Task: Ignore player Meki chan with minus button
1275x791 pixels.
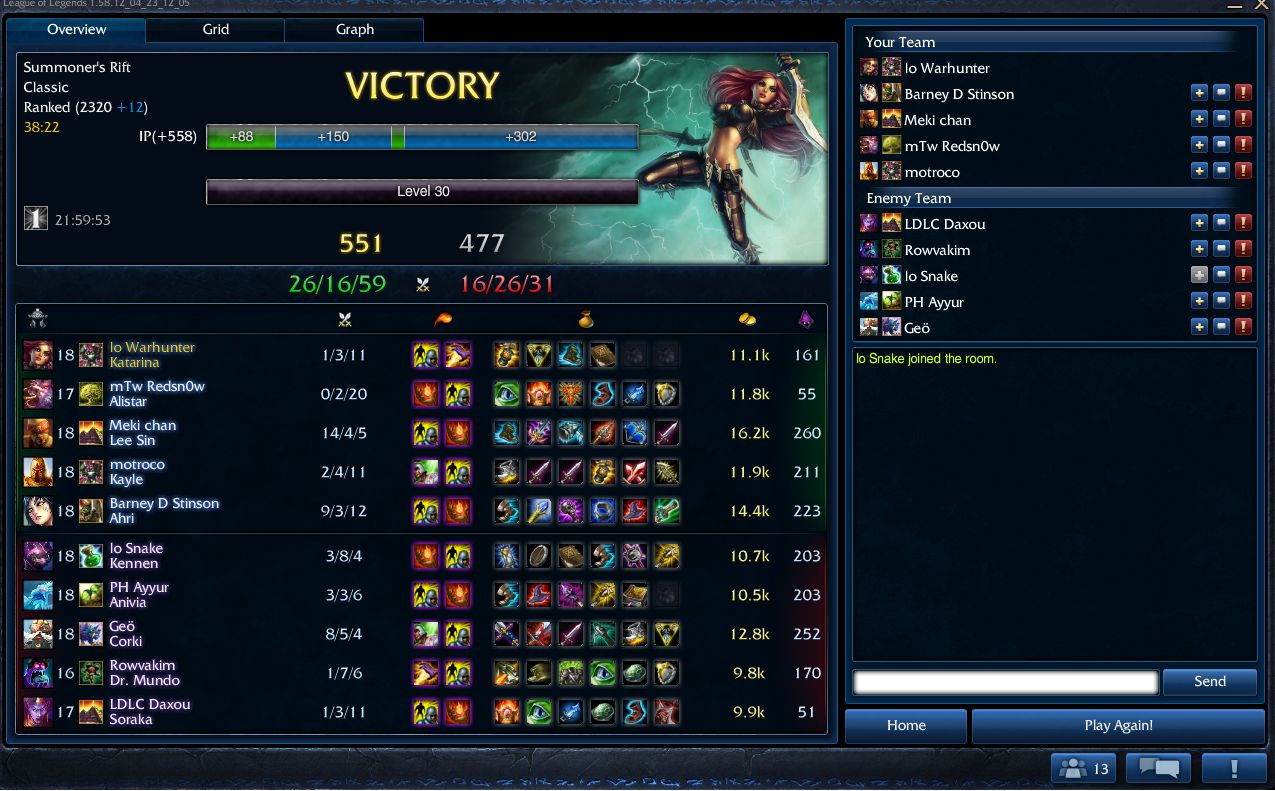Action: point(1221,119)
